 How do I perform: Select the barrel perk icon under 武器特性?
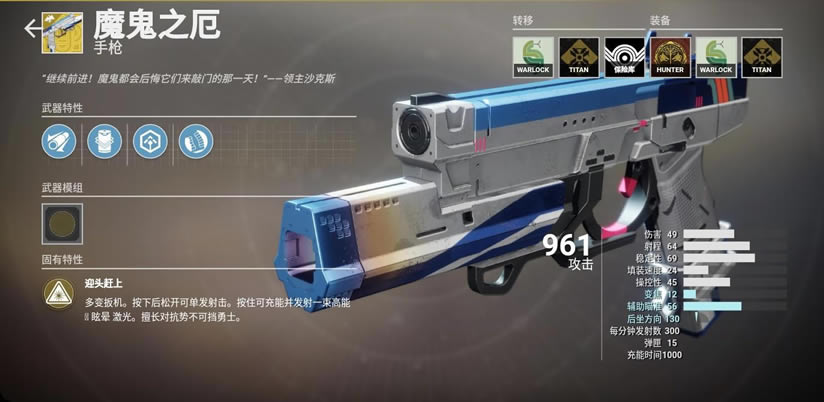pos(59,141)
